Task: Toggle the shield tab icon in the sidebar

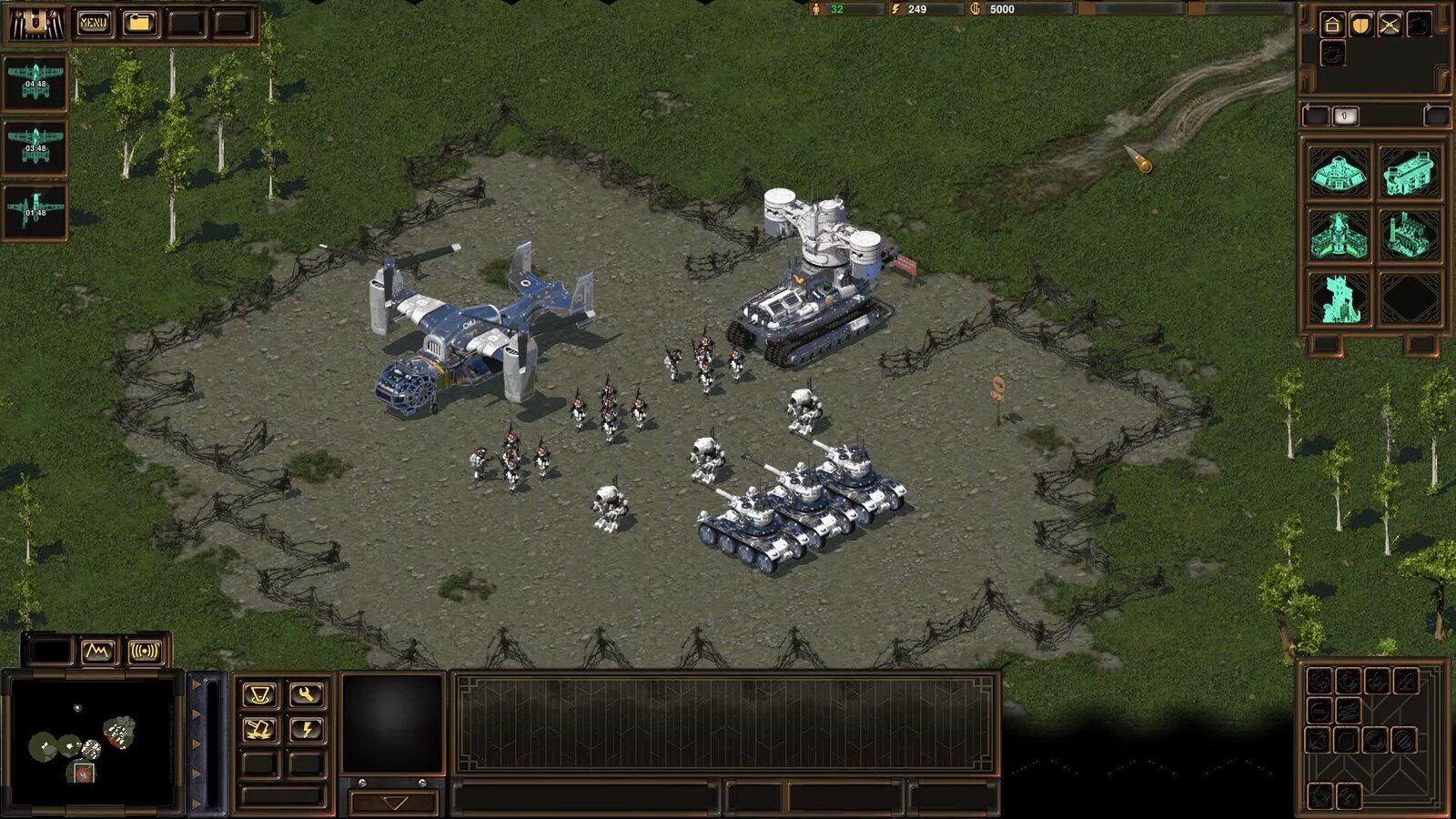Action: (x=1360, y=25)
